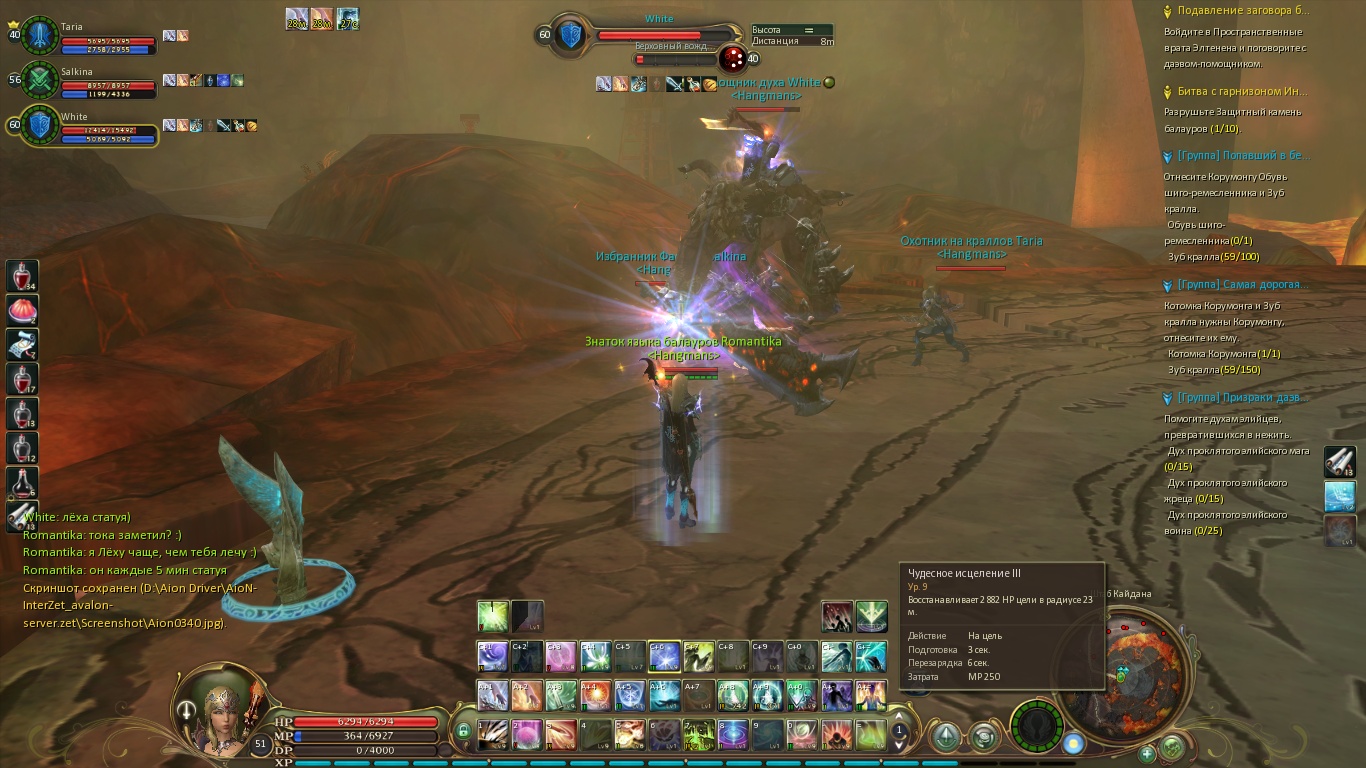Use the C+1 purple swirl skill
This screenshot has width=1366, height=768.
click(x=493, y=657)
